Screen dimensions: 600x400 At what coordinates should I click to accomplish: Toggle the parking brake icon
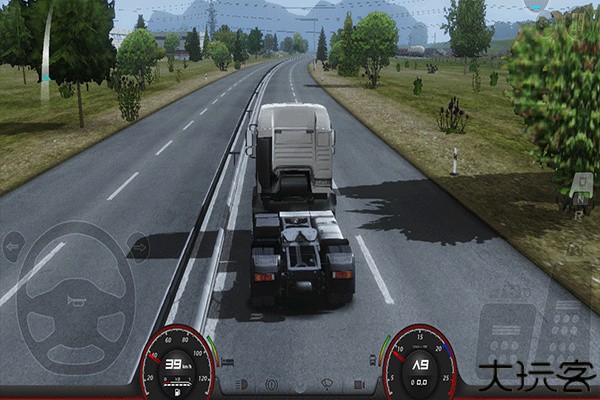coord(270,383)
